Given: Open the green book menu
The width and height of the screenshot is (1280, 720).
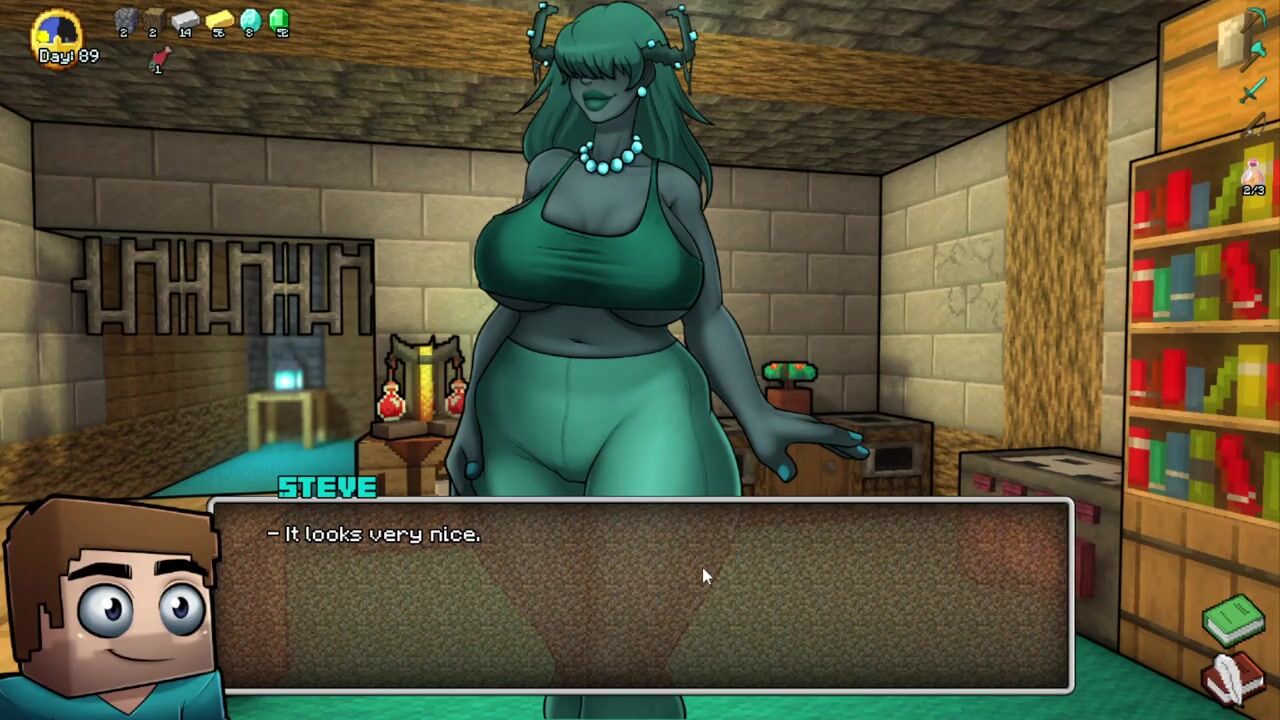Looking at the screenshot, I should (1234, 618).
